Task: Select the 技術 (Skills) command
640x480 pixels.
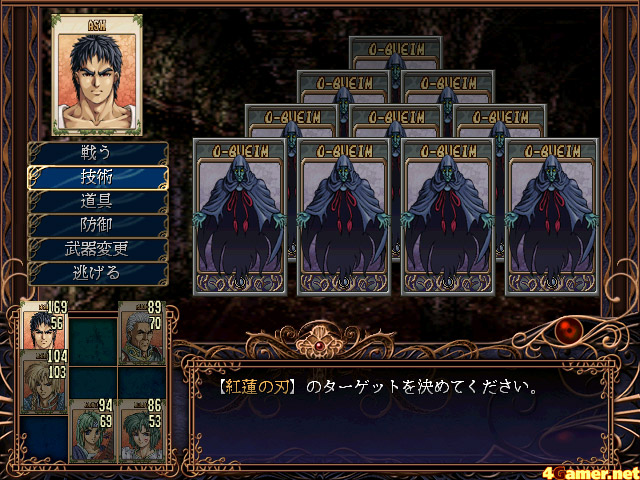Action: pos(97,176)
